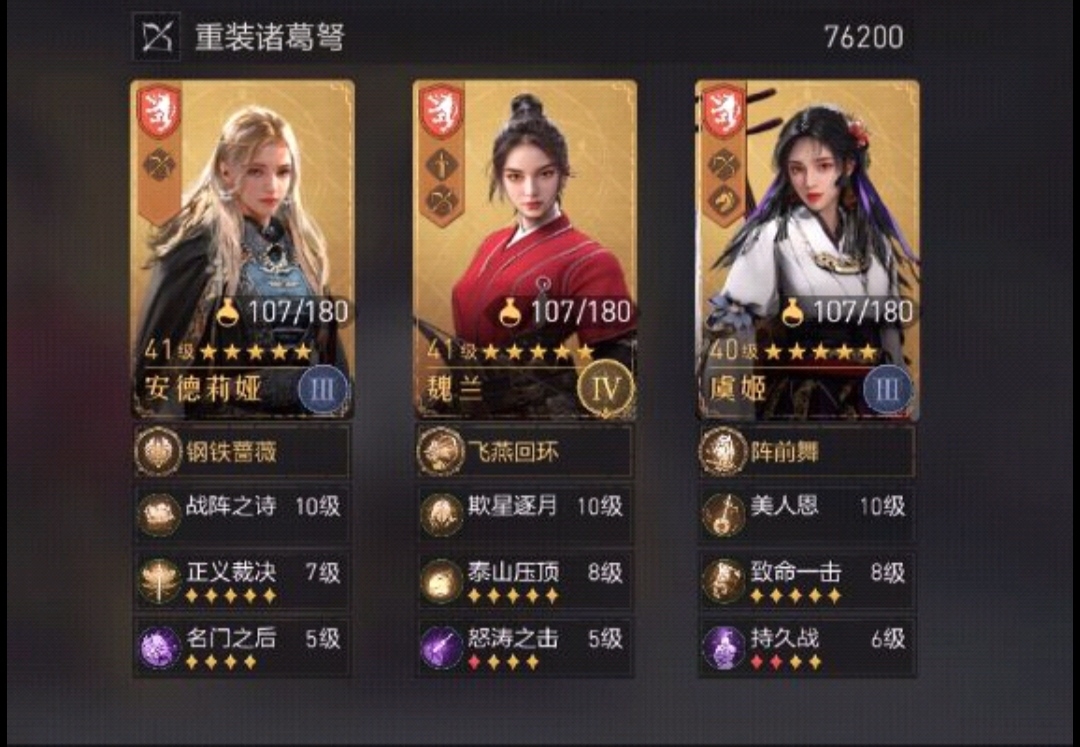Click the 重装诸葛弩 crossbow troop icon

tap(157, 37)
